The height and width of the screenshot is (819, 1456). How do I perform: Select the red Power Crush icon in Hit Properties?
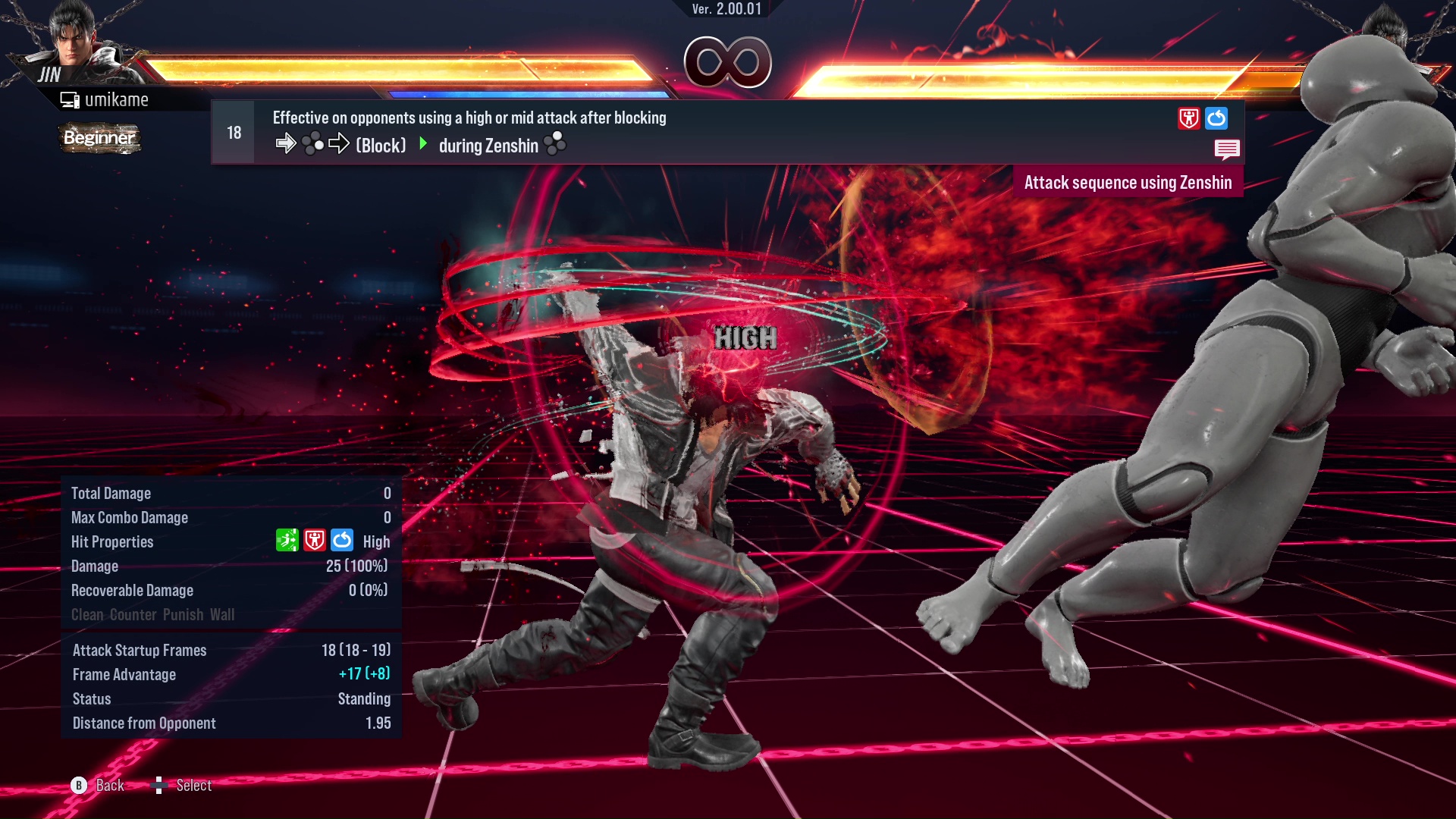point(314,541)
